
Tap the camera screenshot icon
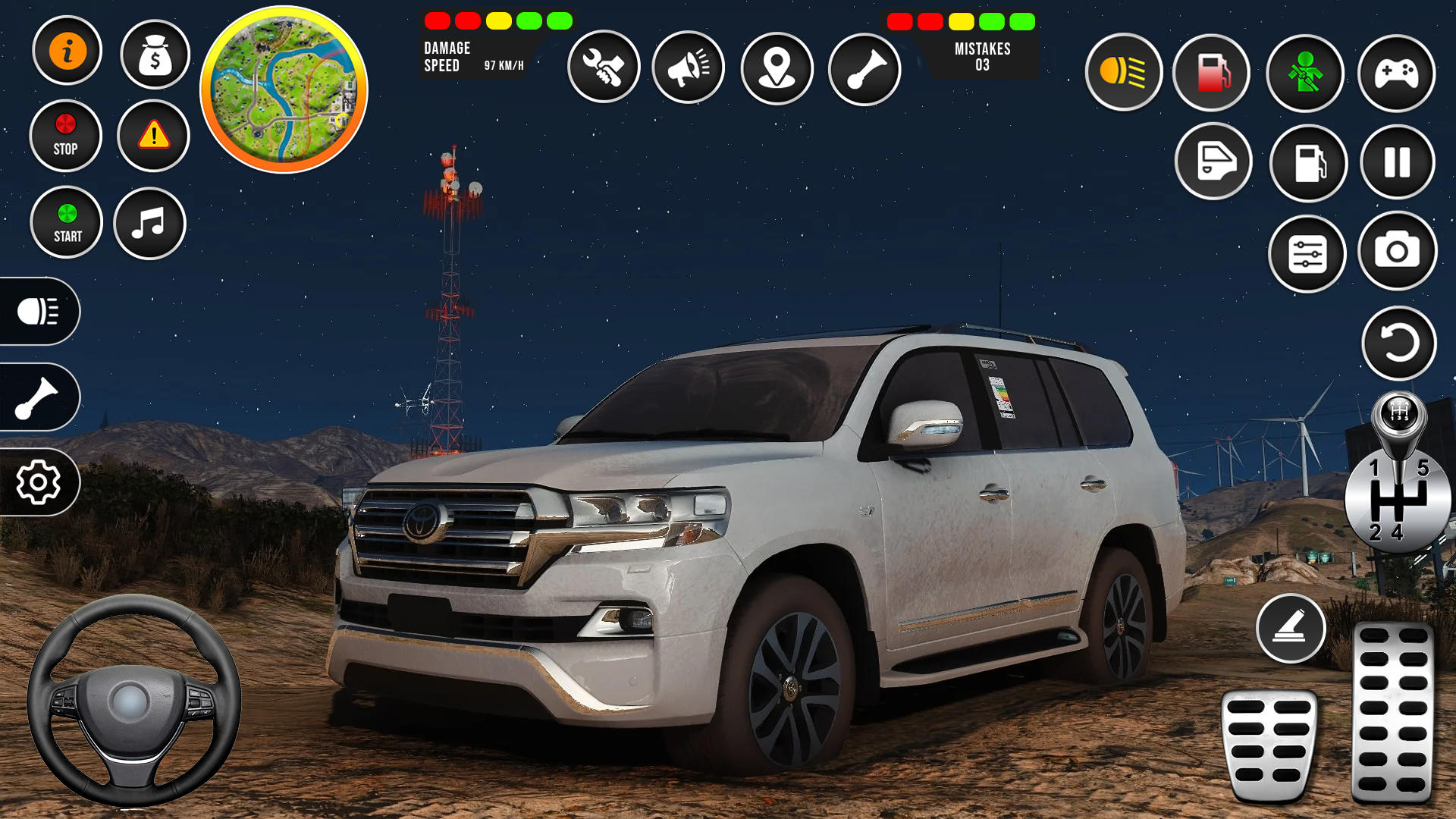[x=1396, y=254]
